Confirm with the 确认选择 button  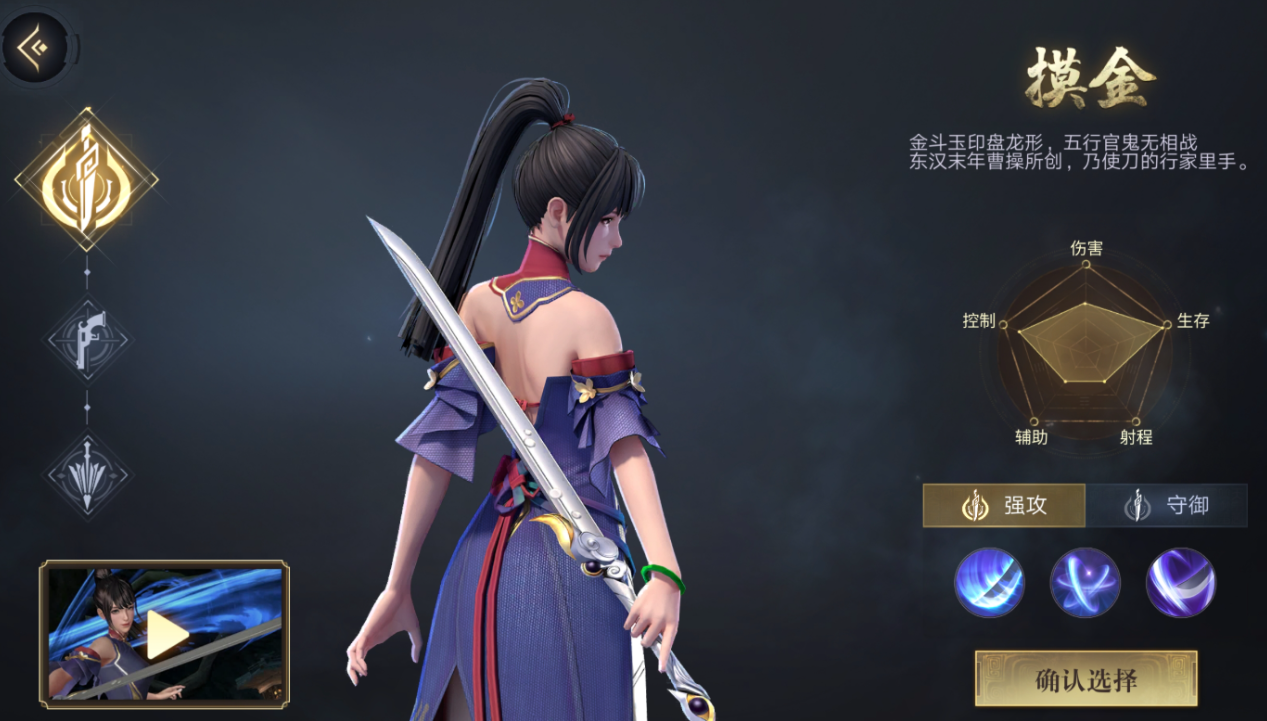[1086, 679]
